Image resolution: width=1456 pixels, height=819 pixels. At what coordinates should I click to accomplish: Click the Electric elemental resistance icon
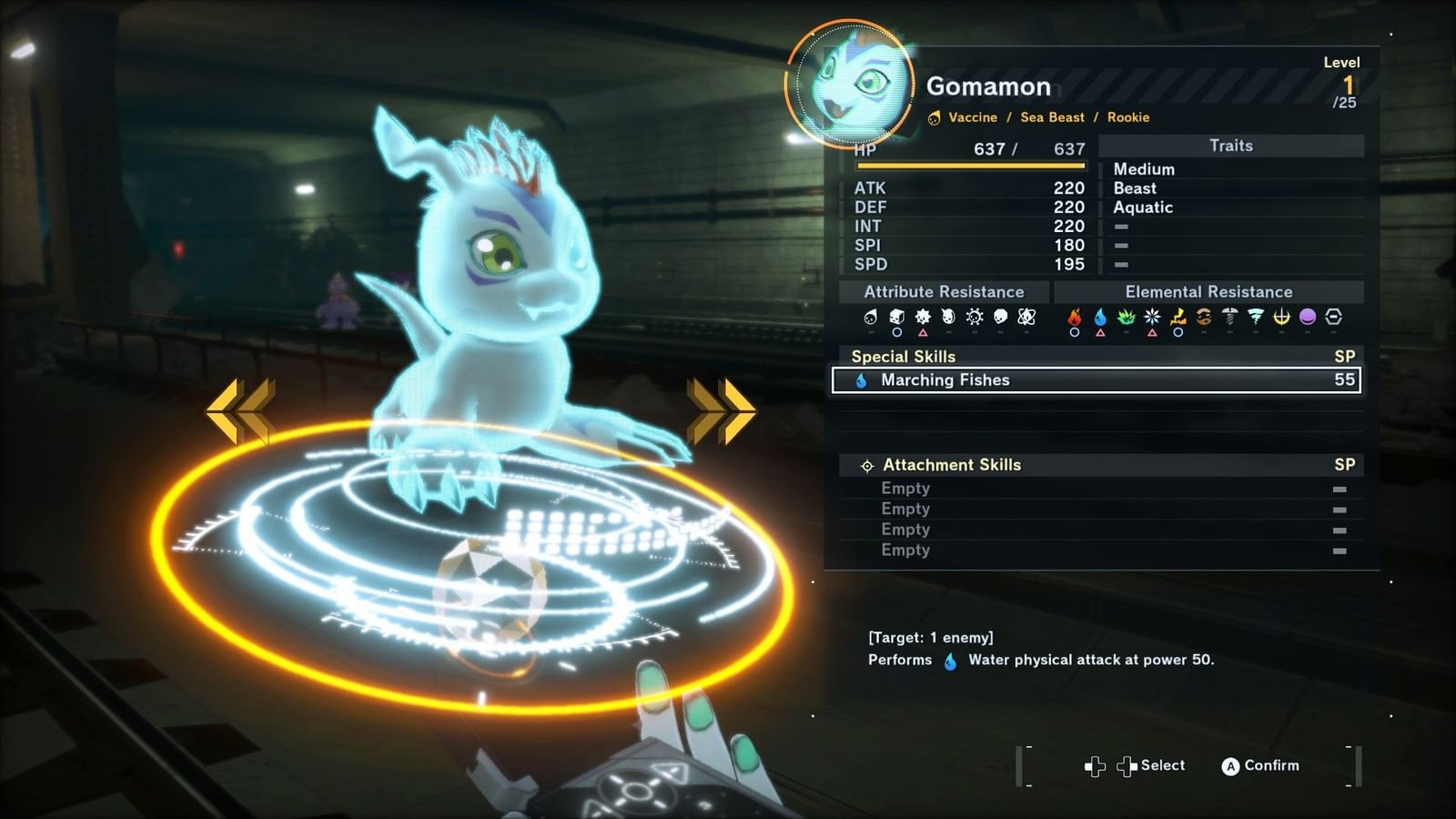point(1176,317)
